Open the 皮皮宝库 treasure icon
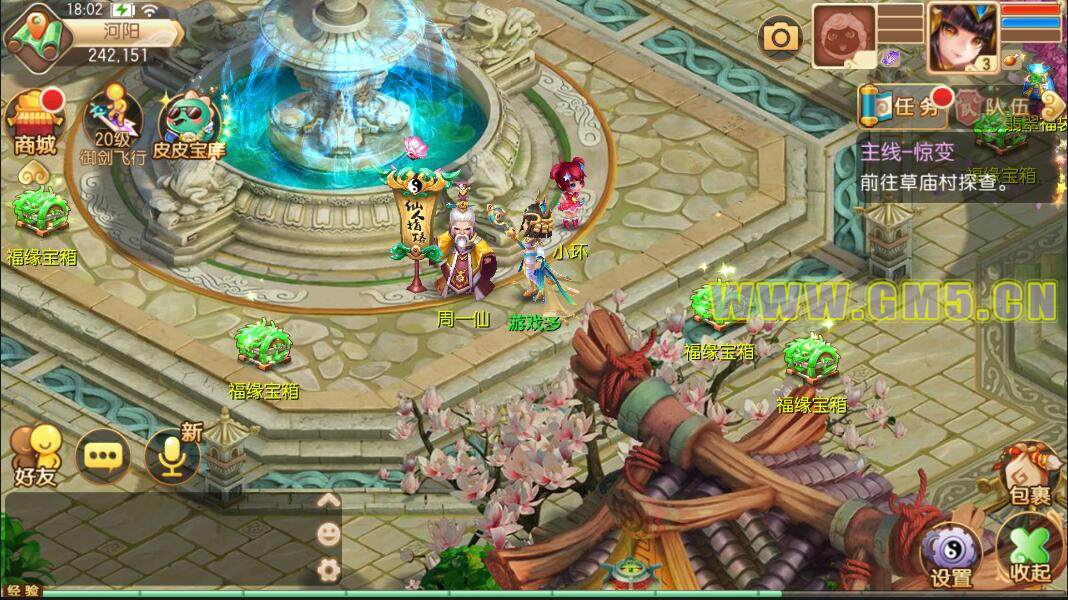Image resolution: width=1068 pixels, height=600 pixels. point(189,124)
